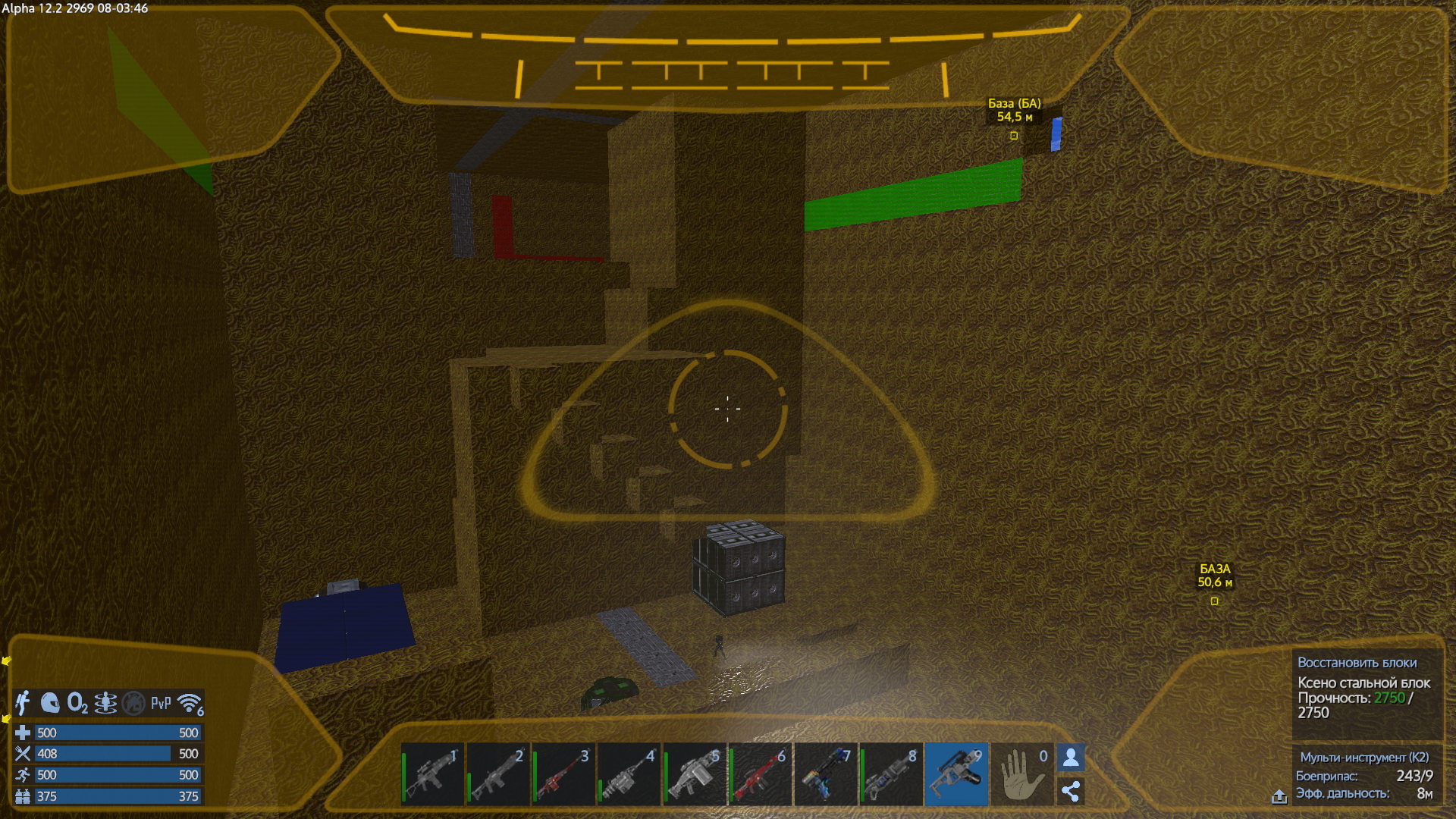Select the База (БА) waypoint marker
Viewport: 1456px width, 819px height.
pyautogui.click(x=1014, y=136)
